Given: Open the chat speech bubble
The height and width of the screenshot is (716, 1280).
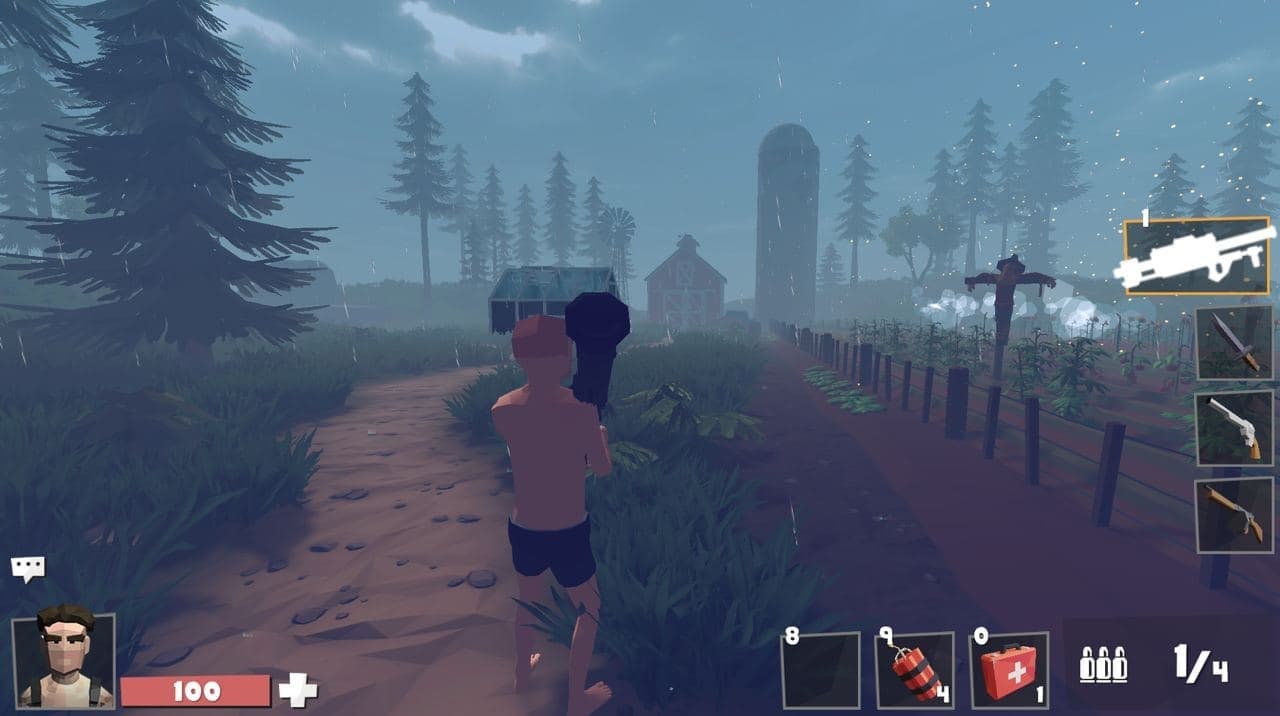Looking at the screenshot, I should pyautogui.click(x=27, y=569).
